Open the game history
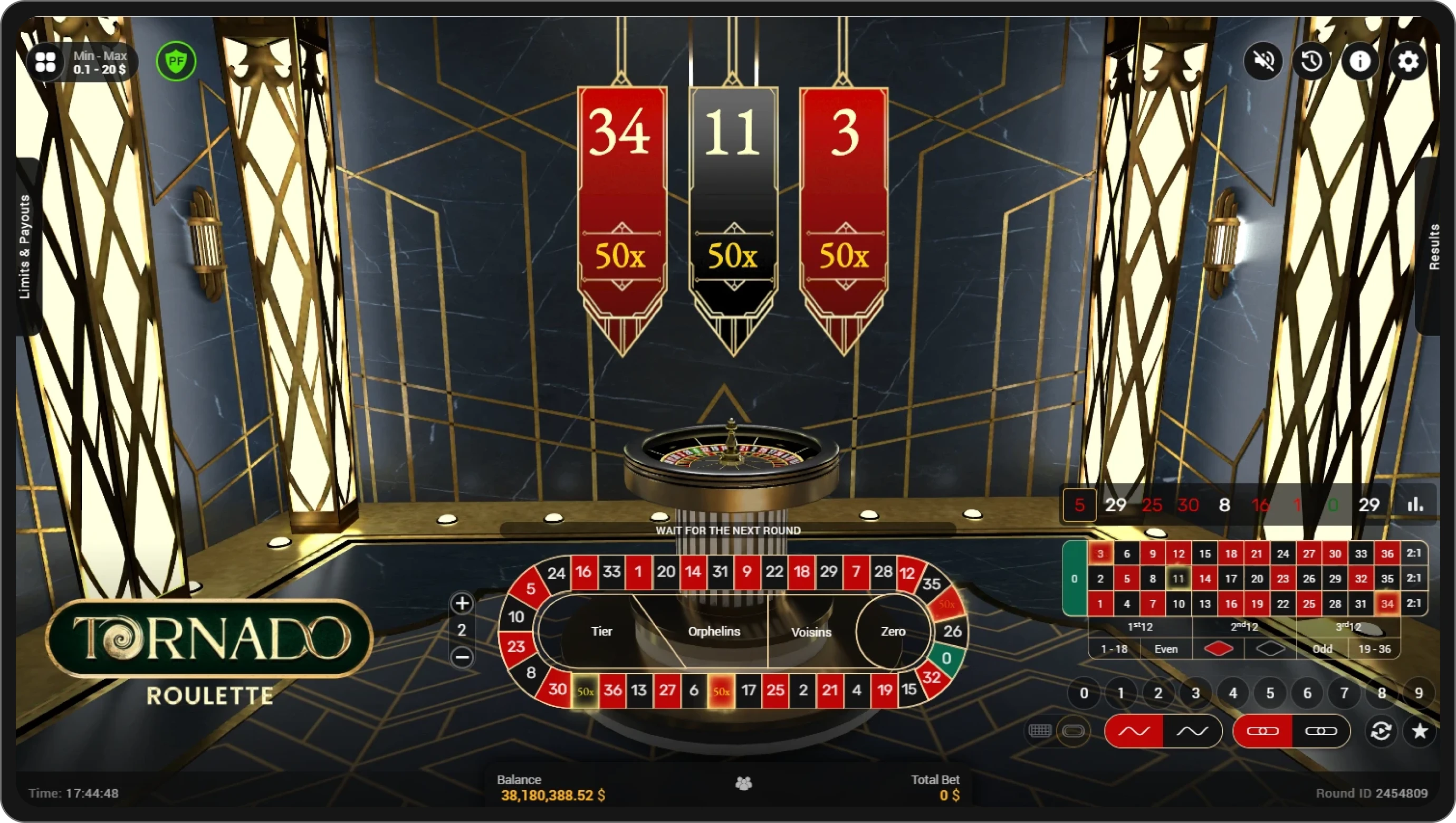This screenshot has height=823, width=1456. [x=1313, y=61]
